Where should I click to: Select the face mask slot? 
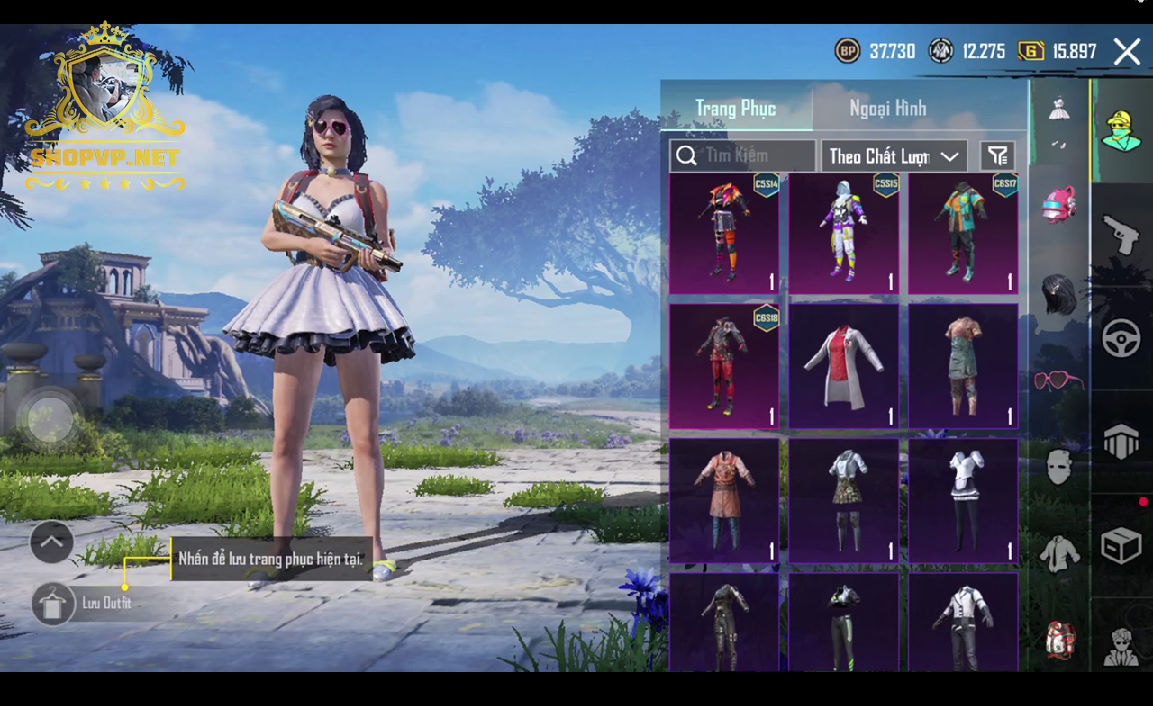1059,466
